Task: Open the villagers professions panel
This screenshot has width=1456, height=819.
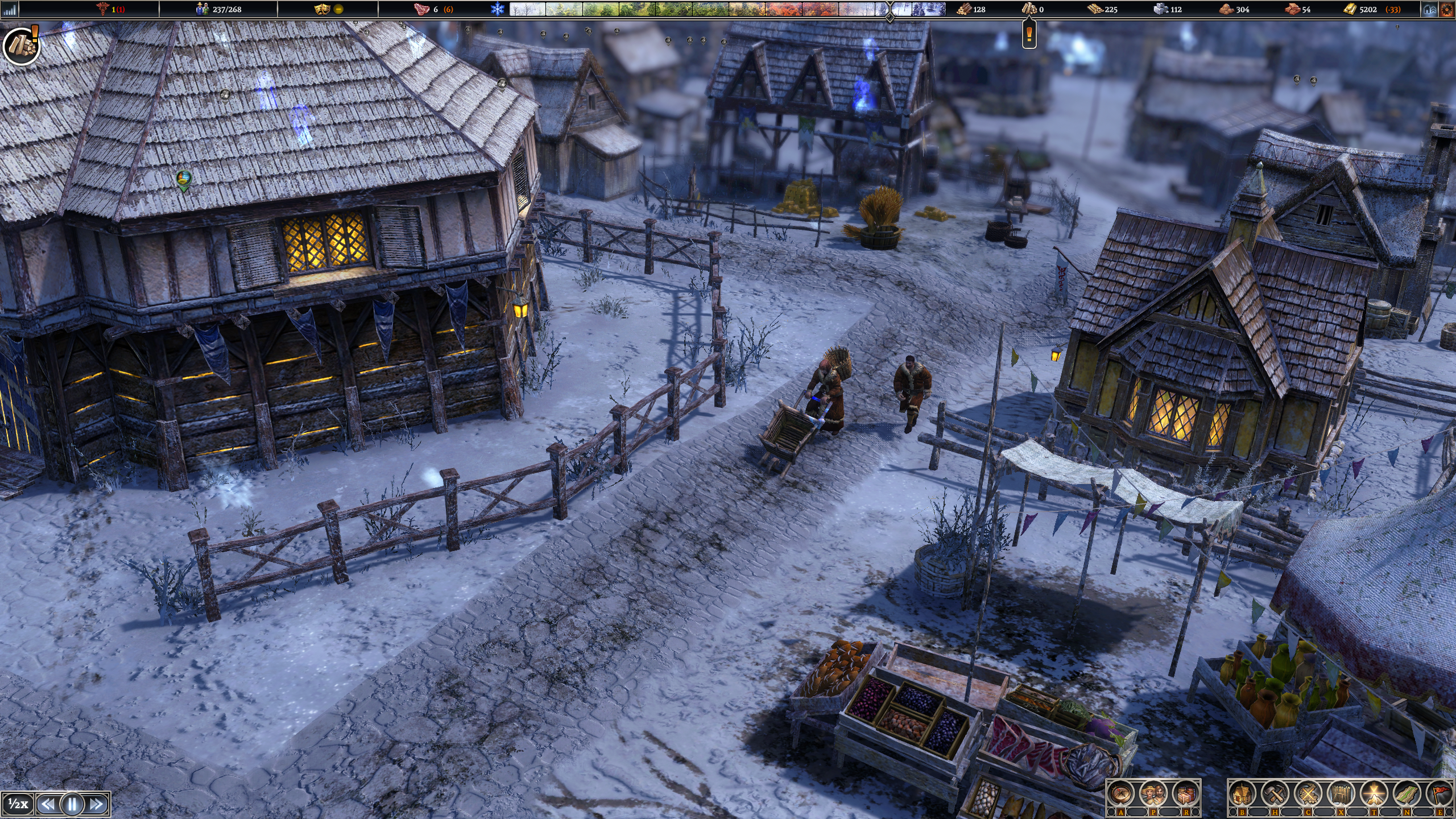Action: pyautogui.click(x=1153, y=793)
